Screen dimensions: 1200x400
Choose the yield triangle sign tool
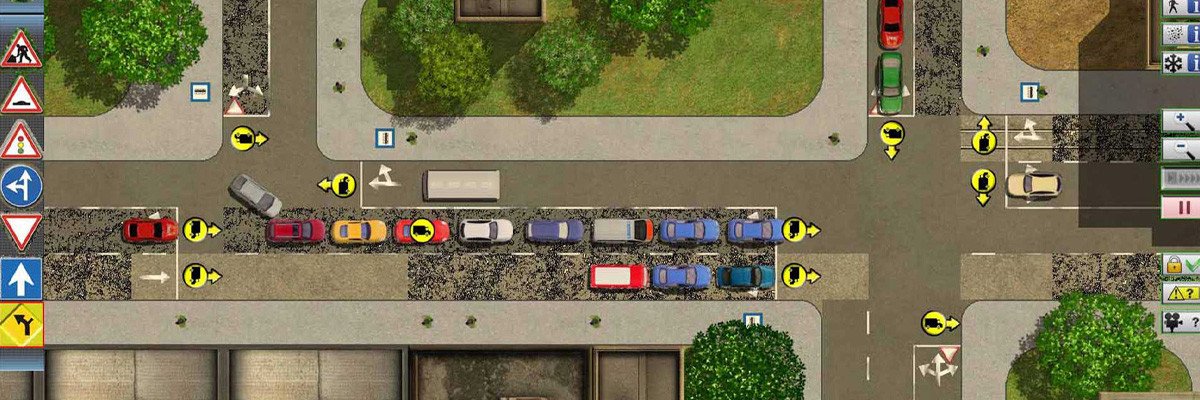[x=21, y=232]
